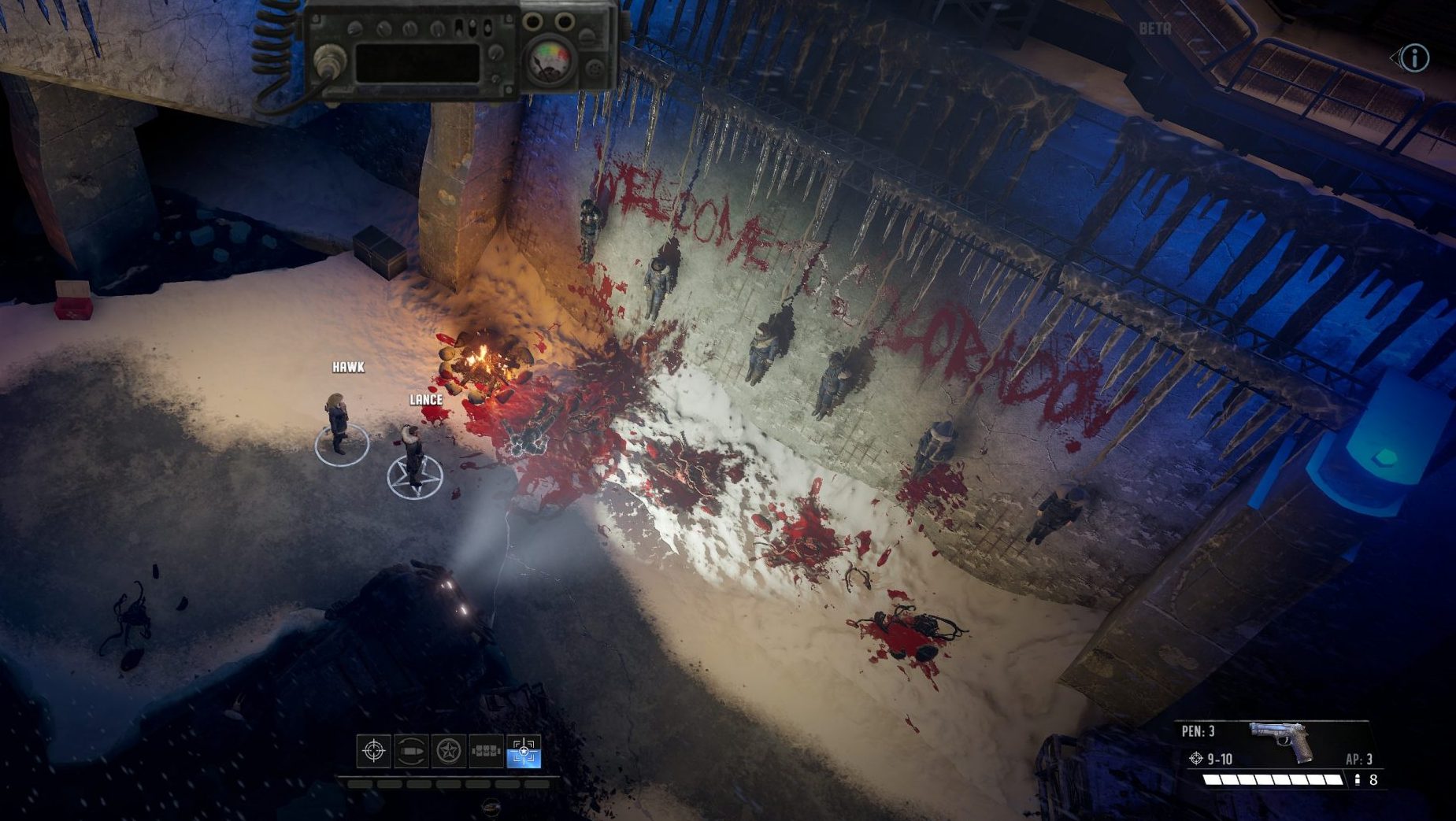Select squad member Lance

(413, 454)
